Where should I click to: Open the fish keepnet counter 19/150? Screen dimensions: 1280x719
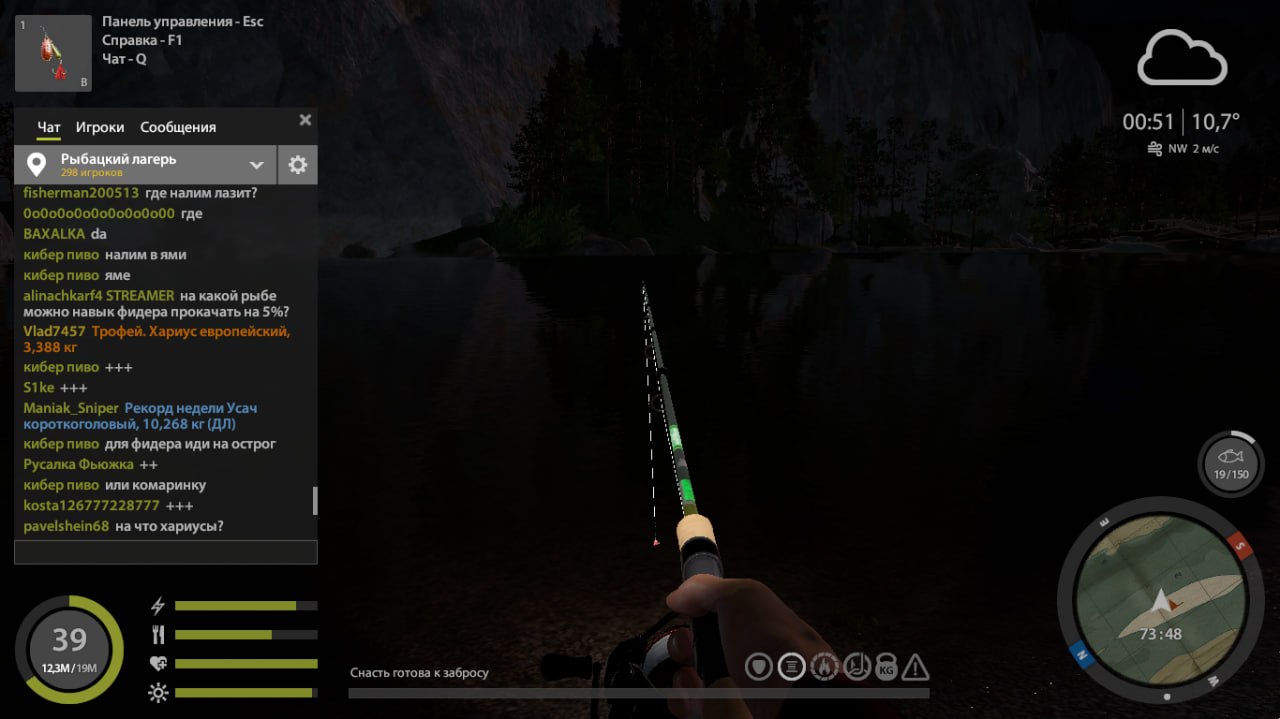tap(1230, 464)
